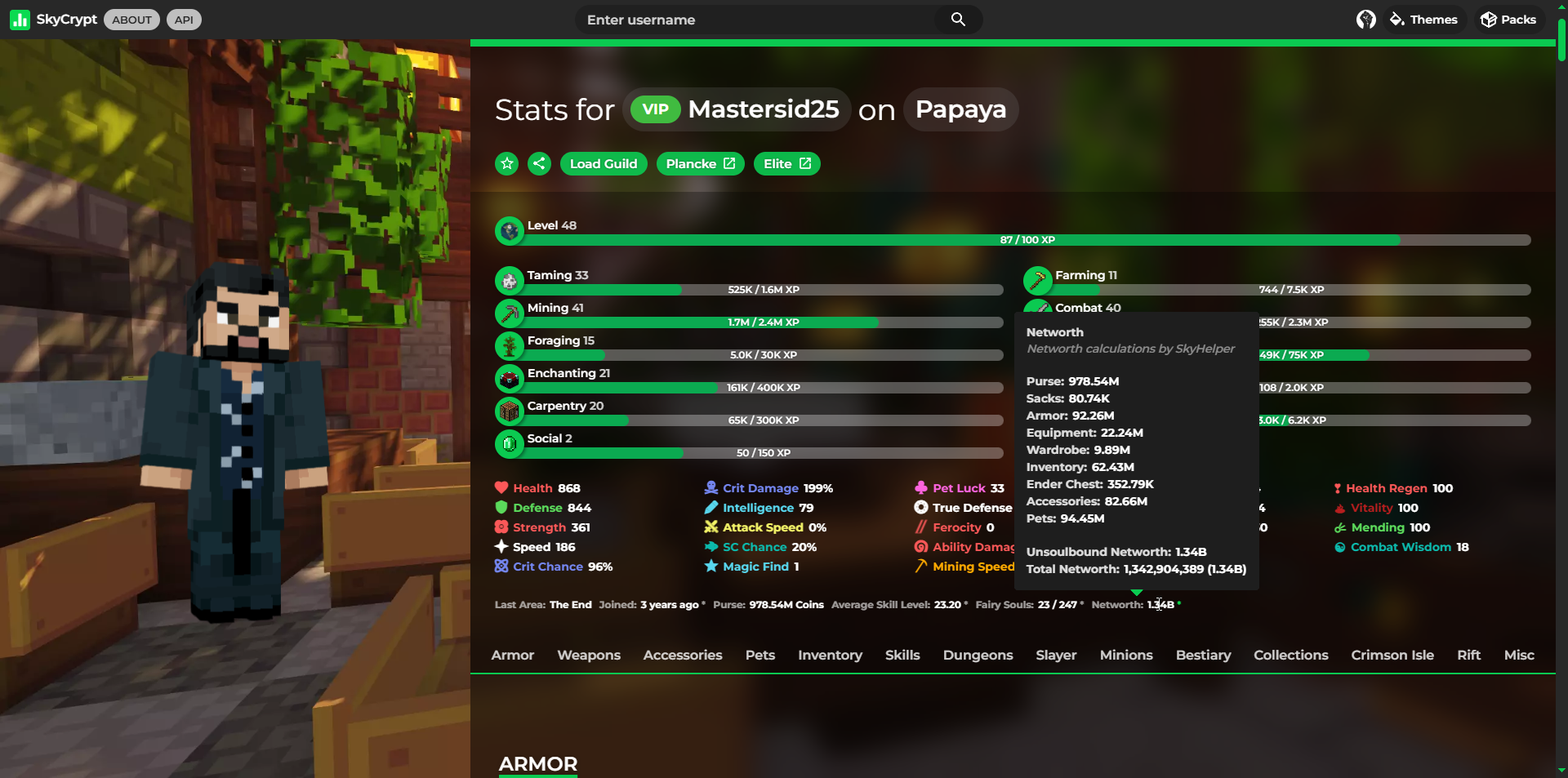Image resolution: width=1568 pixels, height=778 pixels.
Task: Open the Pets tab
Action: (x=759, y=655)
